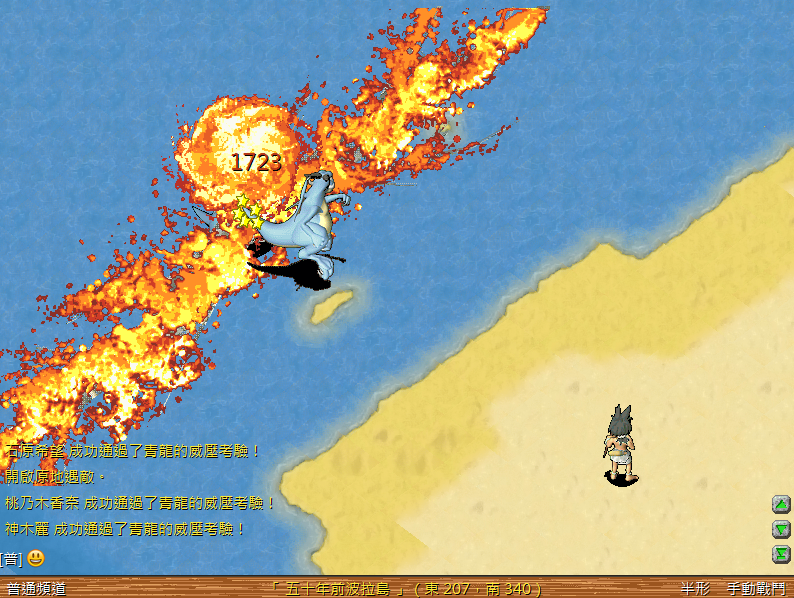Open the smiley emoji picker
794x598 pixels.
(36, 558)
